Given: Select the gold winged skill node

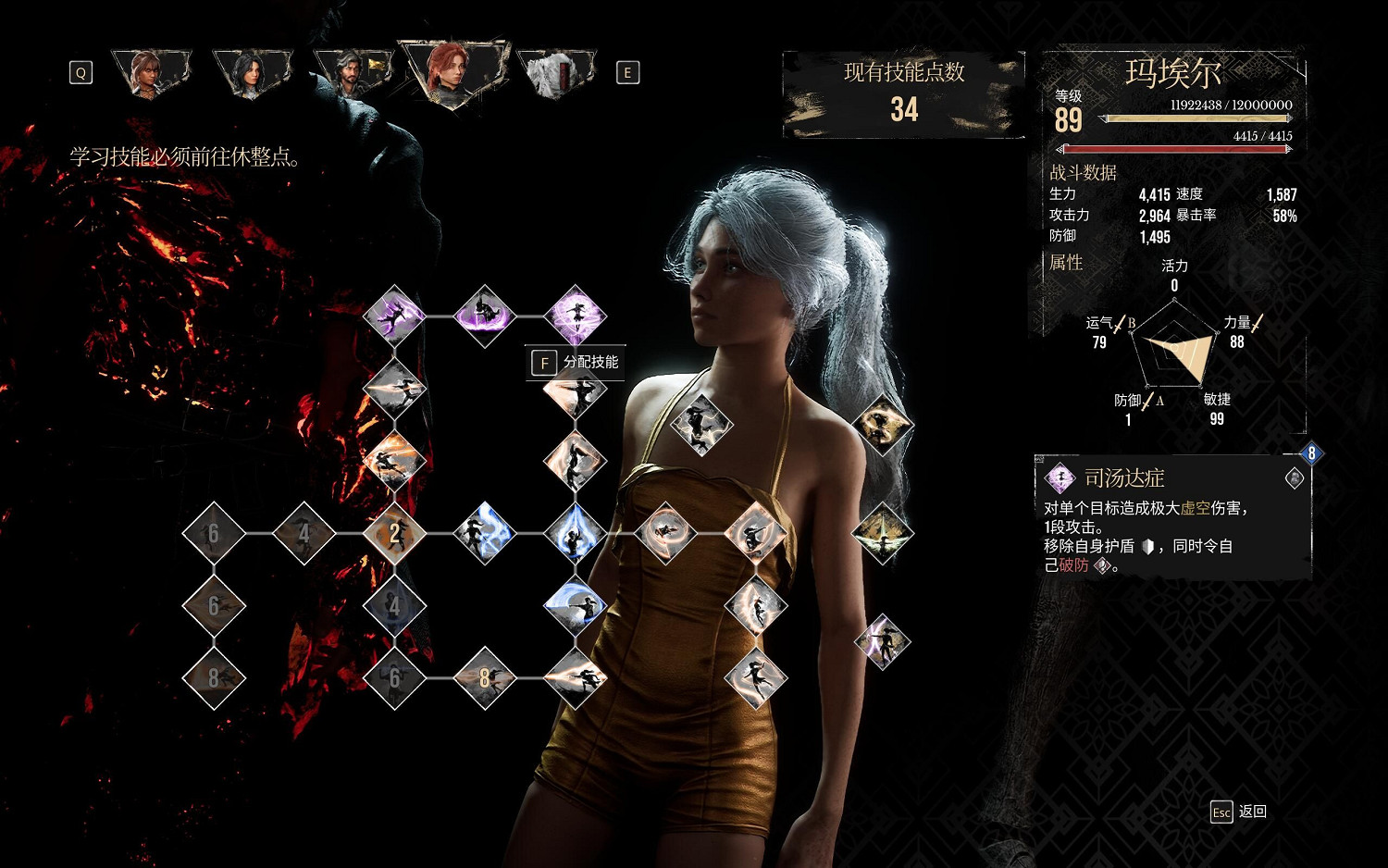Looking at the screenshot, I should (x=882, y=534).
